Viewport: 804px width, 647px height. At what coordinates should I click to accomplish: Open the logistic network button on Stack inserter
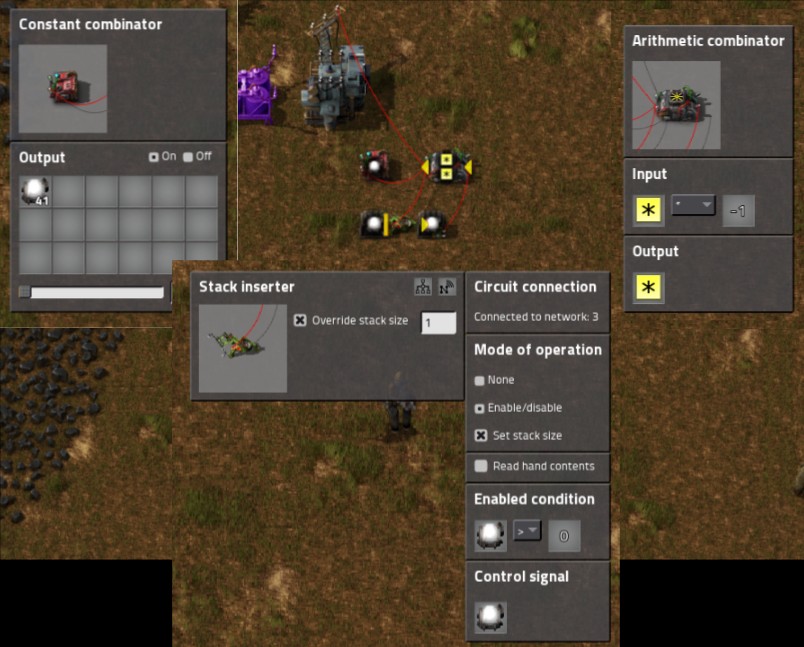click(446, 287)
